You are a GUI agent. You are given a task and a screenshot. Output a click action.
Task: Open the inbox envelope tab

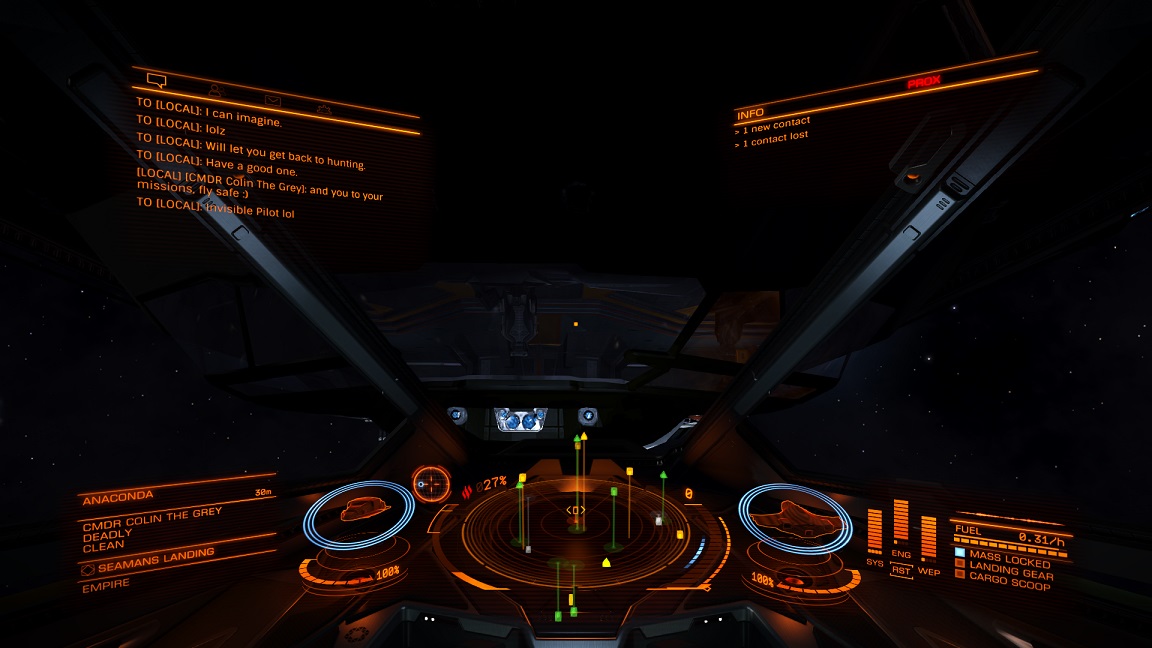tap(272, 100)
